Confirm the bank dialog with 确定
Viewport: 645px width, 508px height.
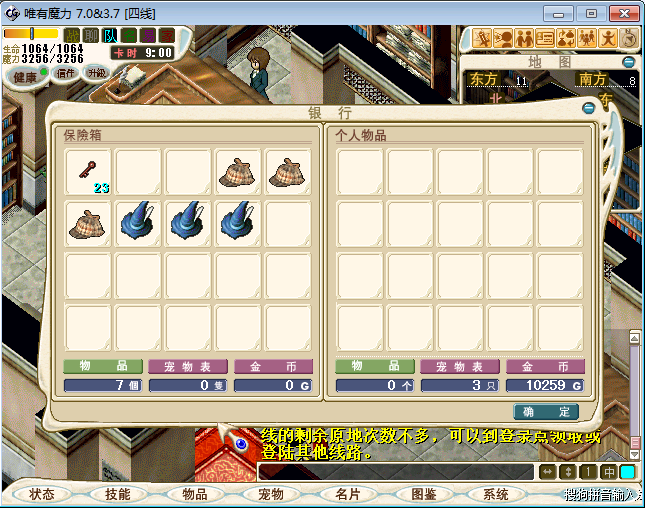(x=546, y=411)
